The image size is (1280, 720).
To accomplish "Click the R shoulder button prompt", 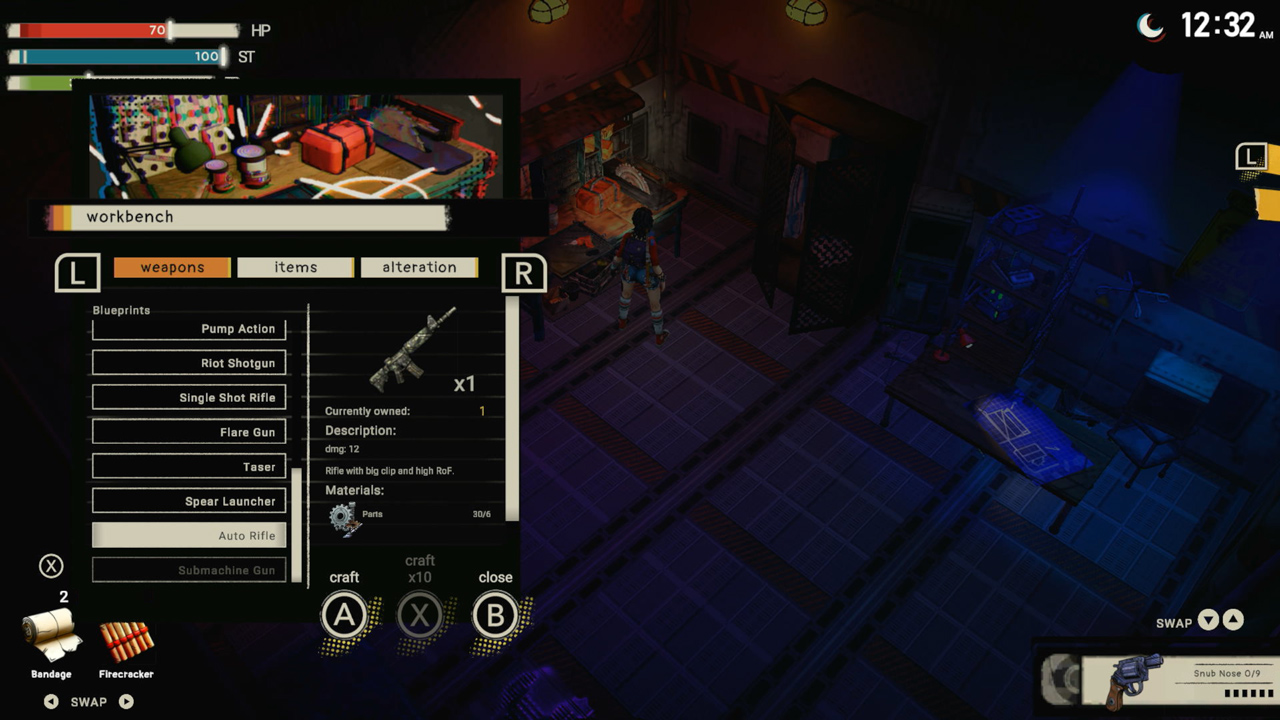I will point(524,274).
